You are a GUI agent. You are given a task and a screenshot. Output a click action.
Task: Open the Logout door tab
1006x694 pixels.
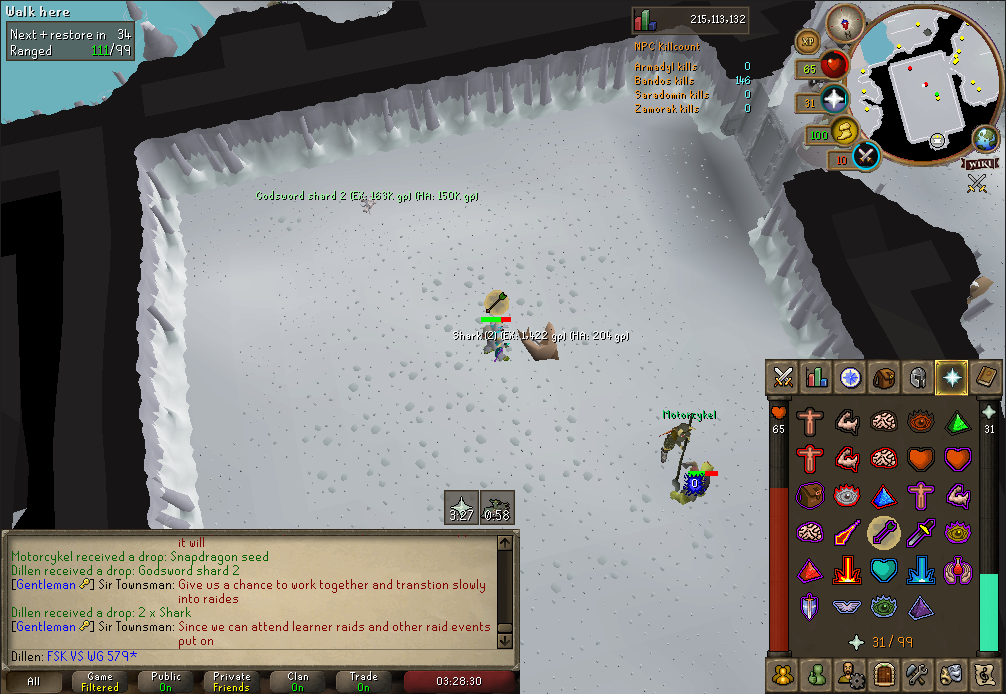[883, 672]
